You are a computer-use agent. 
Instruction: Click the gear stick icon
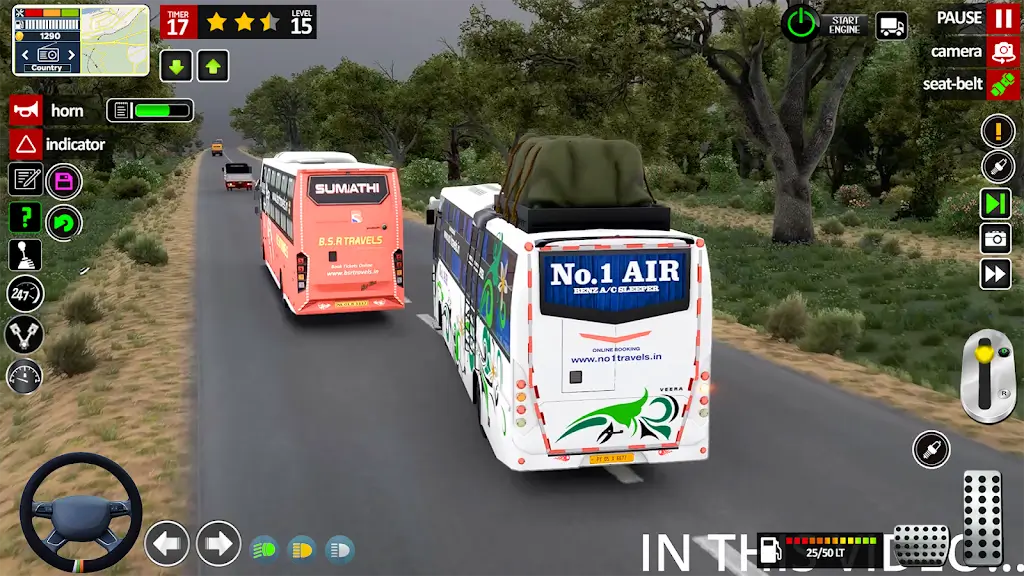tap(25, 255)
